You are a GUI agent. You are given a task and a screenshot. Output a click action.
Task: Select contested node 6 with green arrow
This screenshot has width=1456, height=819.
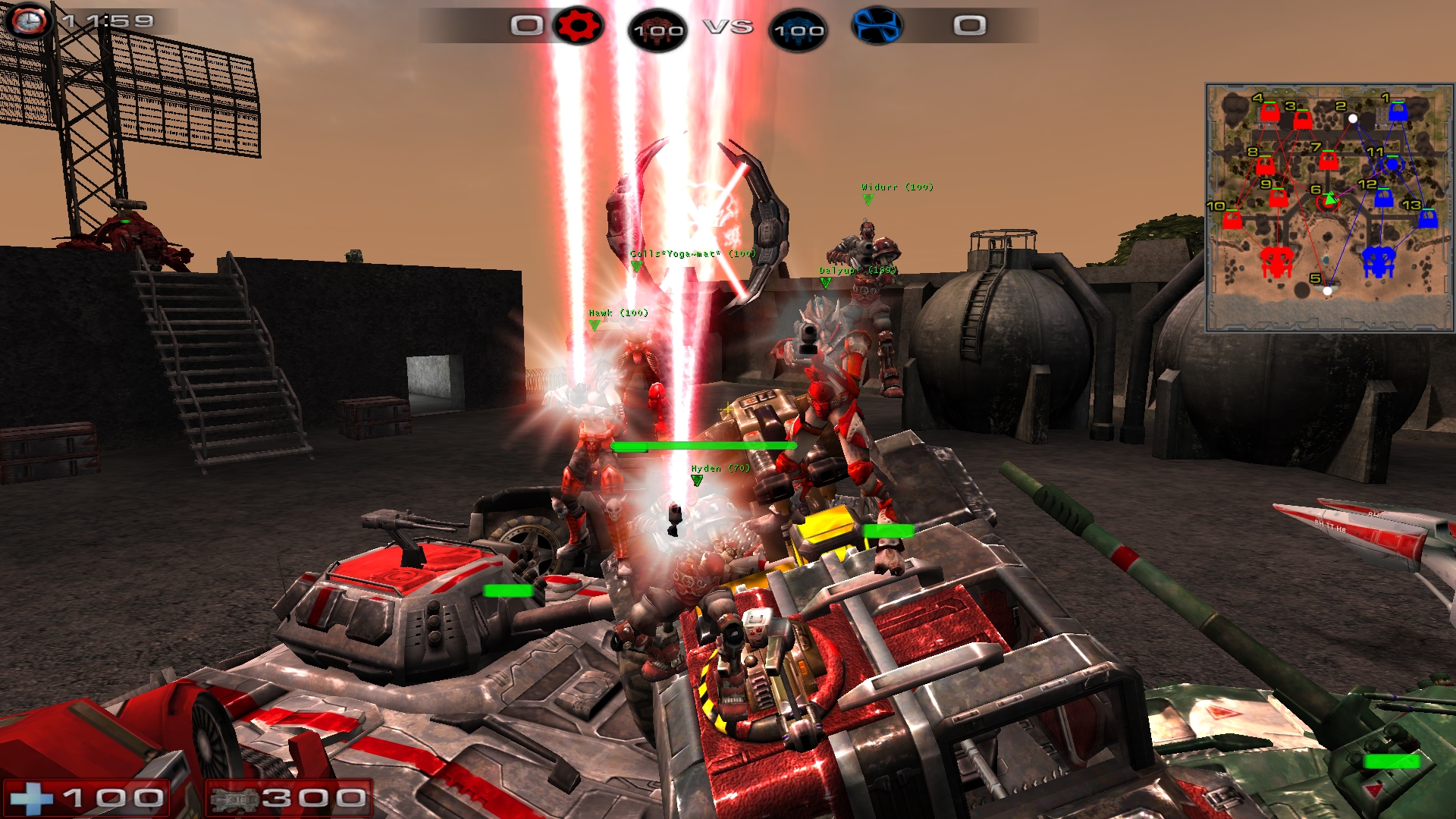(x=1328, y=201)
